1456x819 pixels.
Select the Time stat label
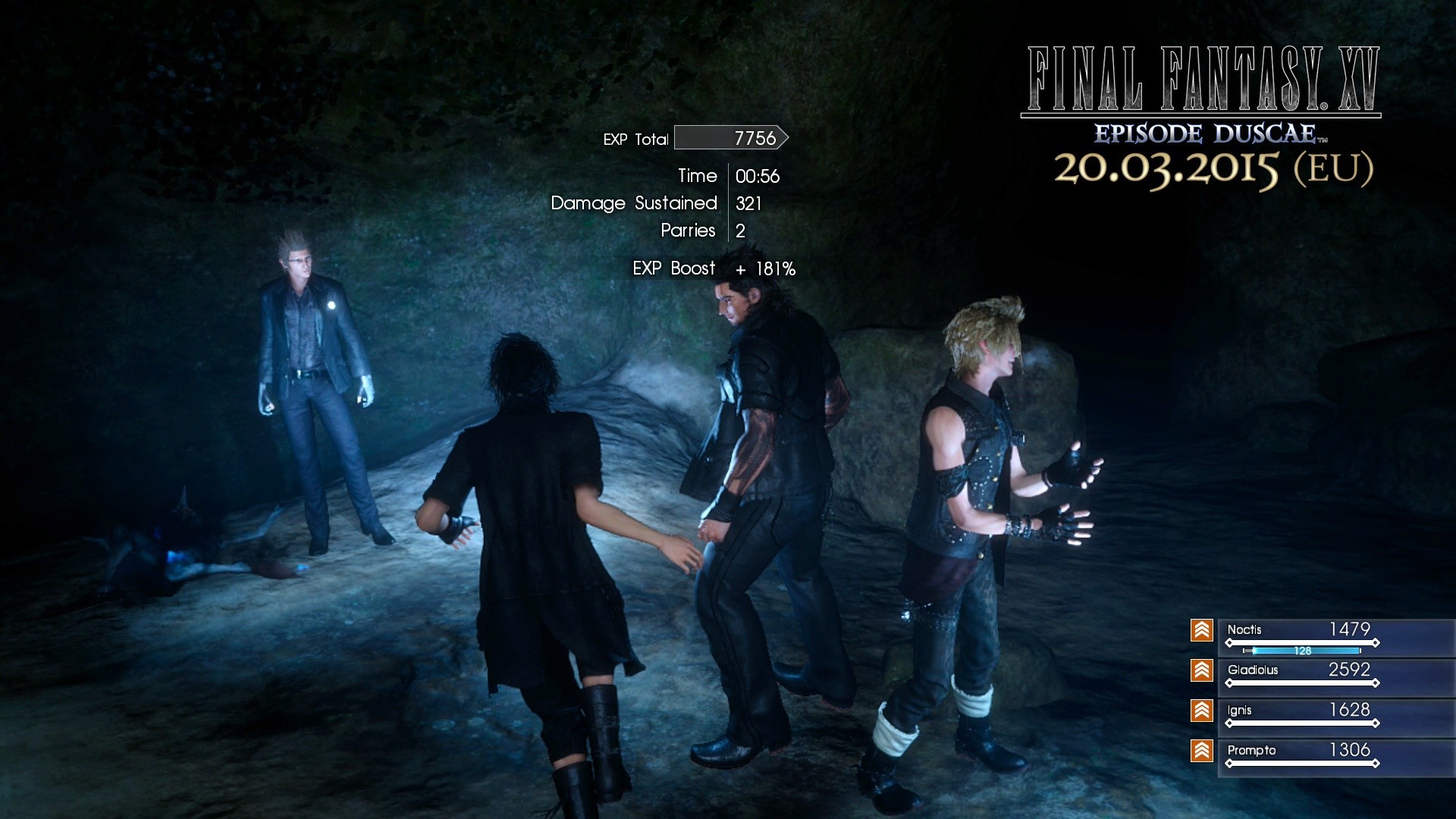698,176
